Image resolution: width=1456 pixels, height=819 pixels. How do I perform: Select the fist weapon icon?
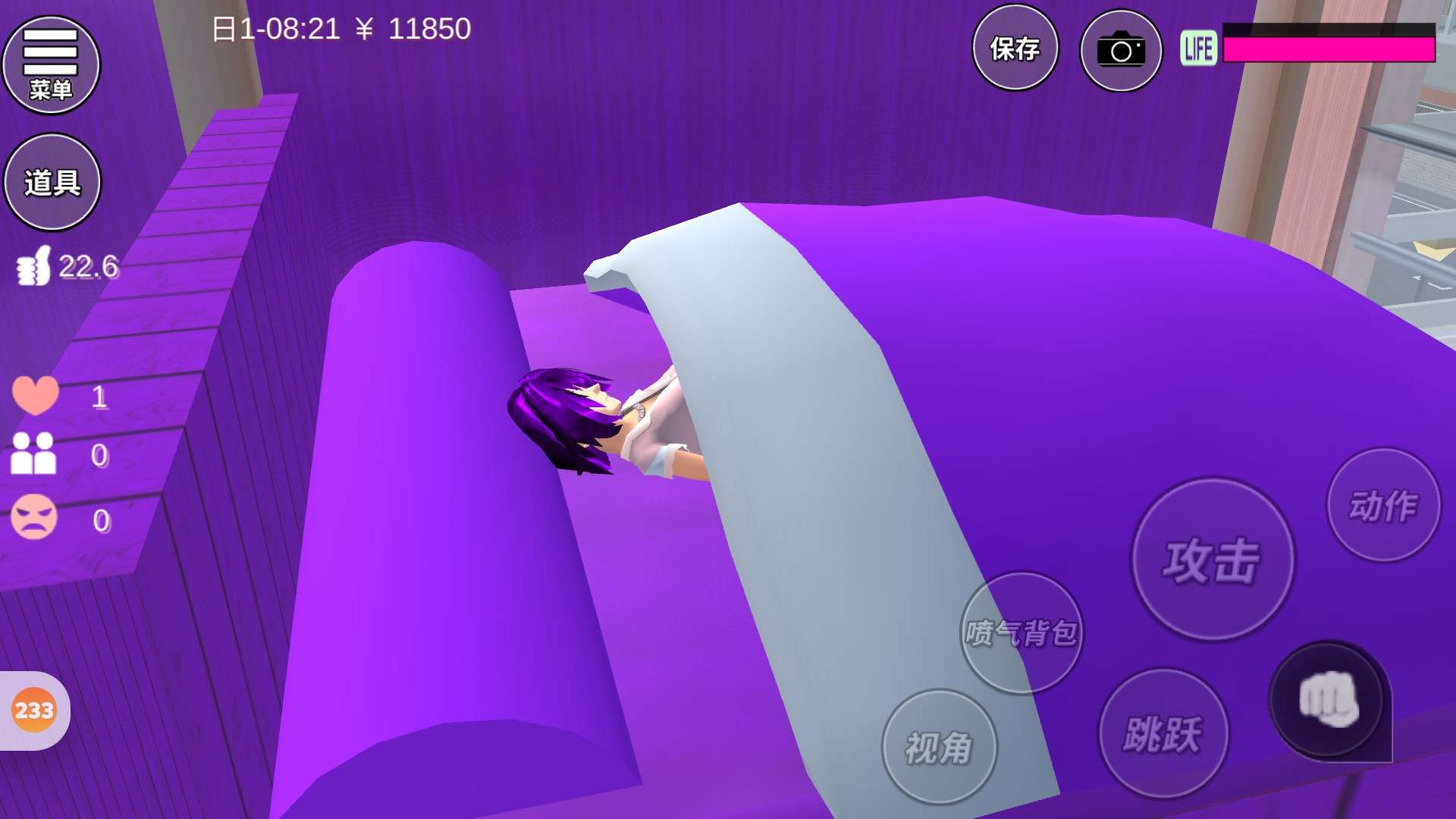click(1328, 700)
